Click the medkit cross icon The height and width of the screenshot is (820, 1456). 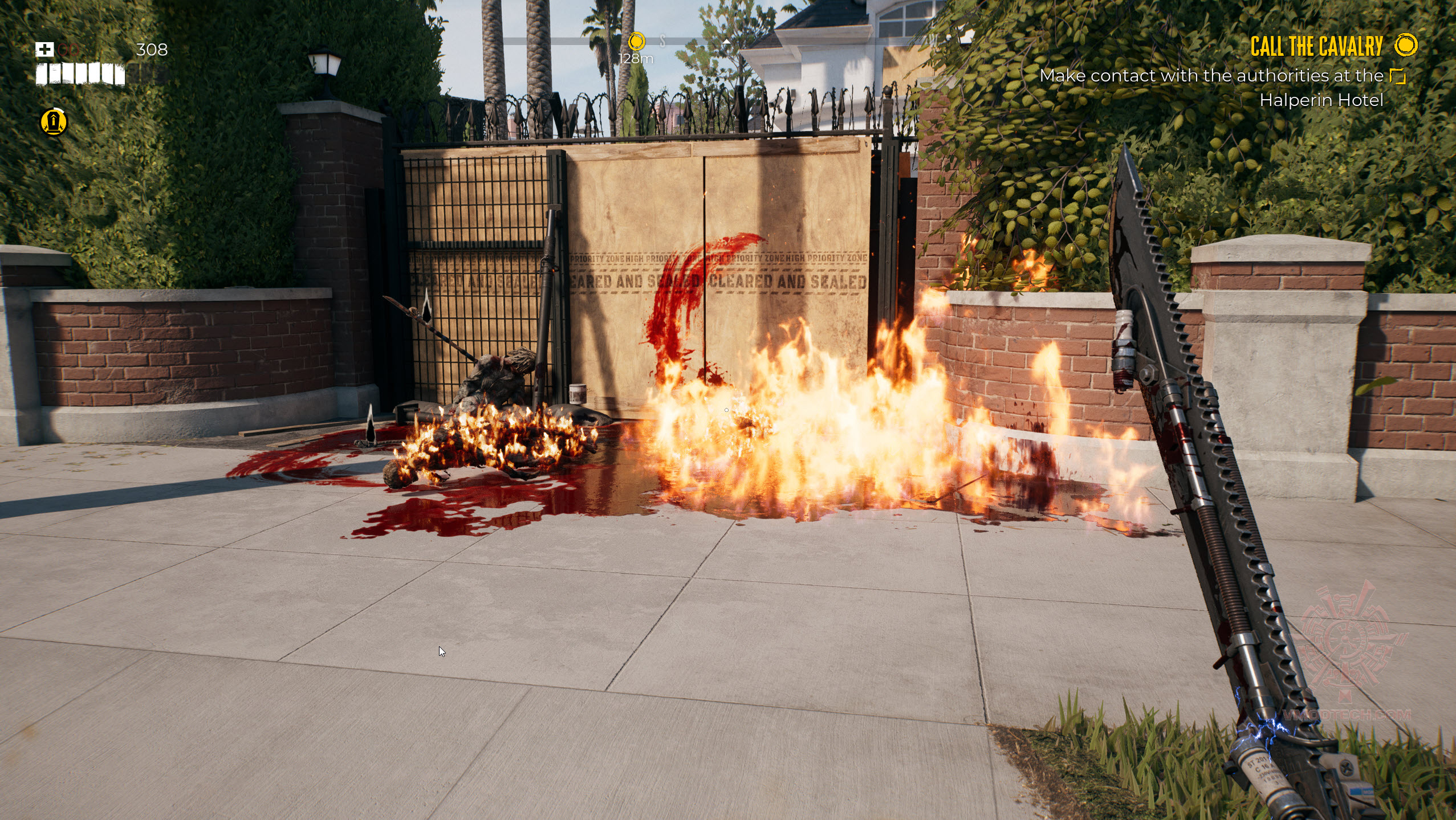point(44,50)
